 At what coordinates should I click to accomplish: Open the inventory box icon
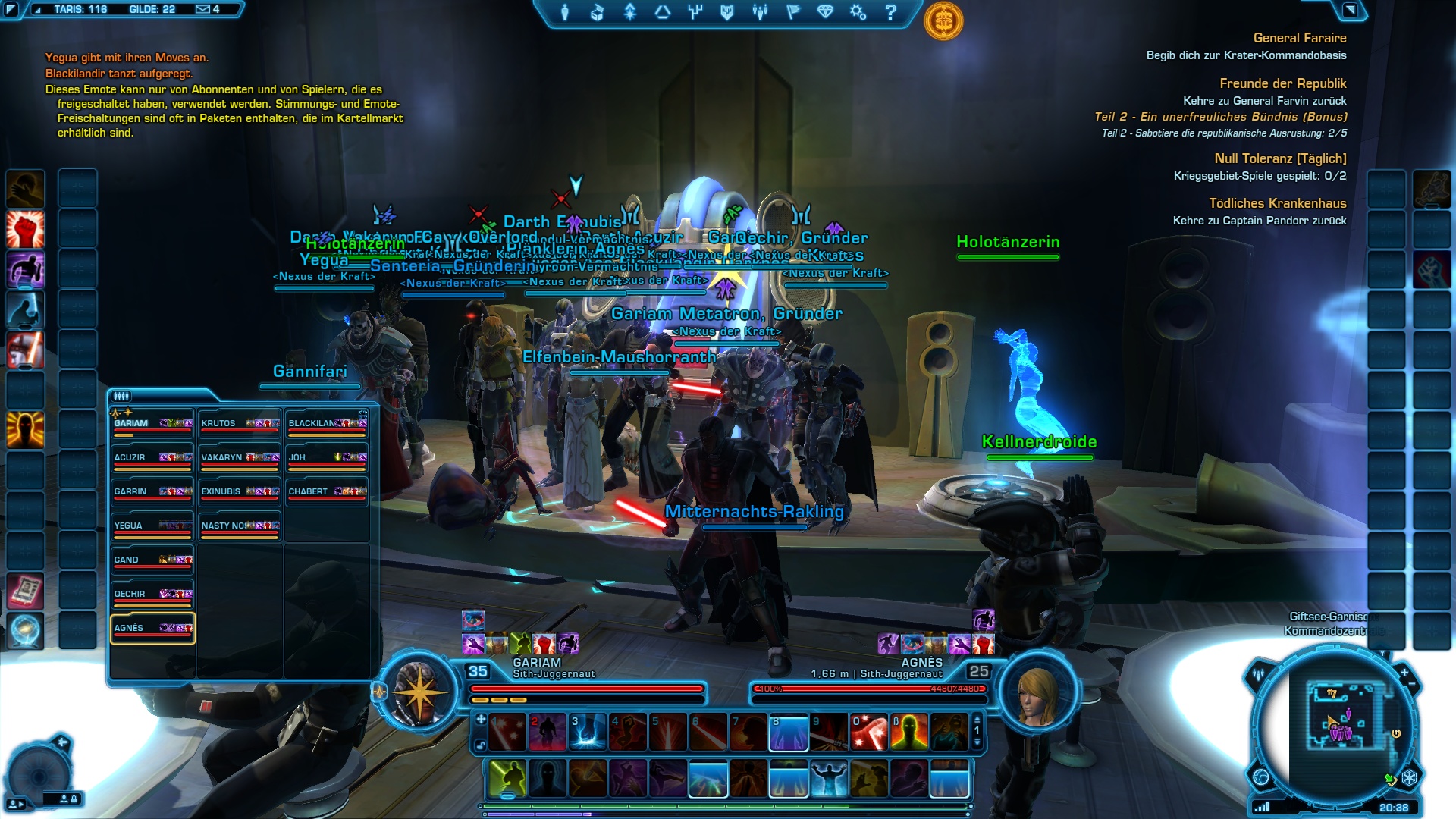598,12
